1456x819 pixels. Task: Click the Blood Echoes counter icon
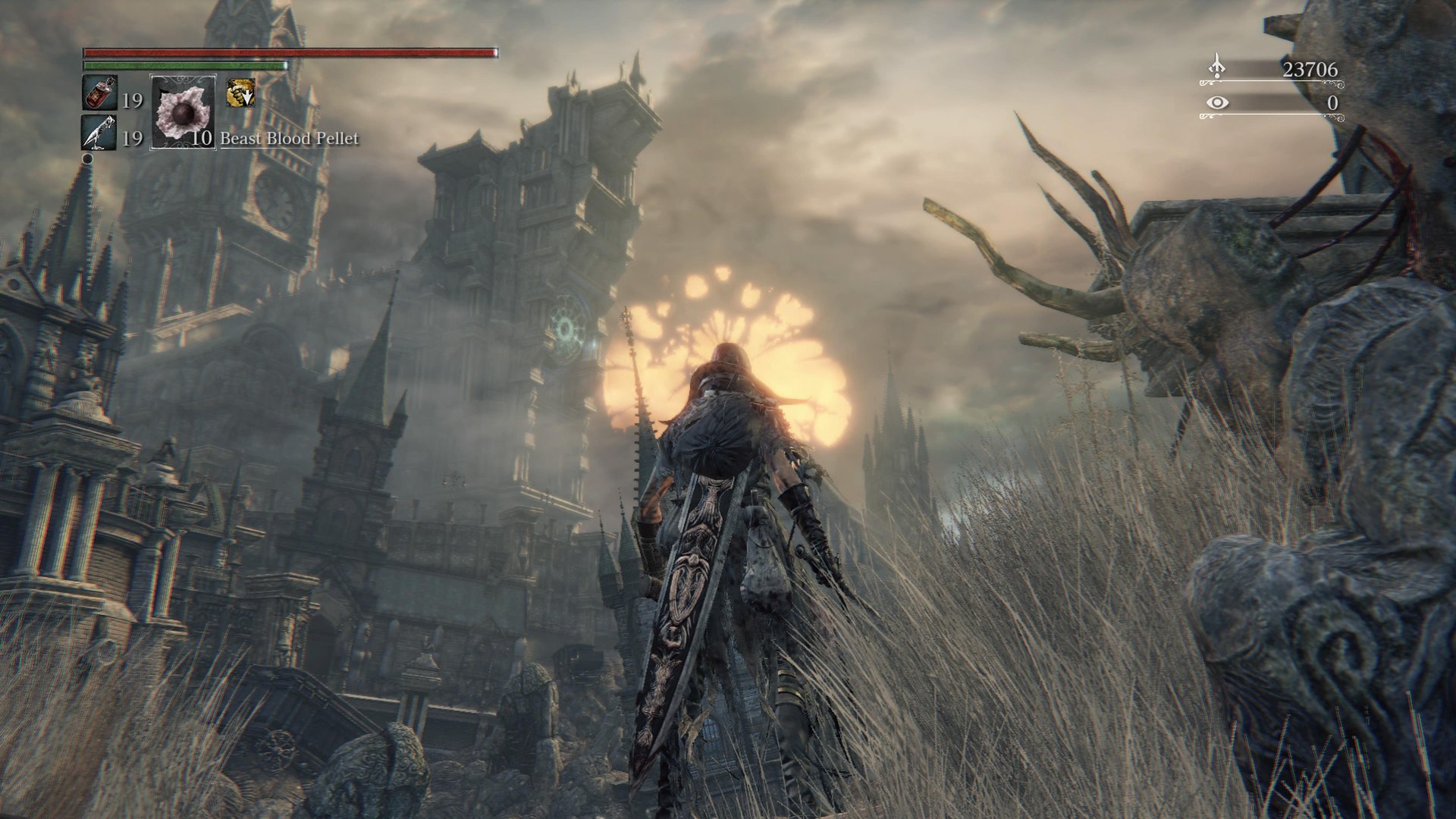[x=1216, y=68]
